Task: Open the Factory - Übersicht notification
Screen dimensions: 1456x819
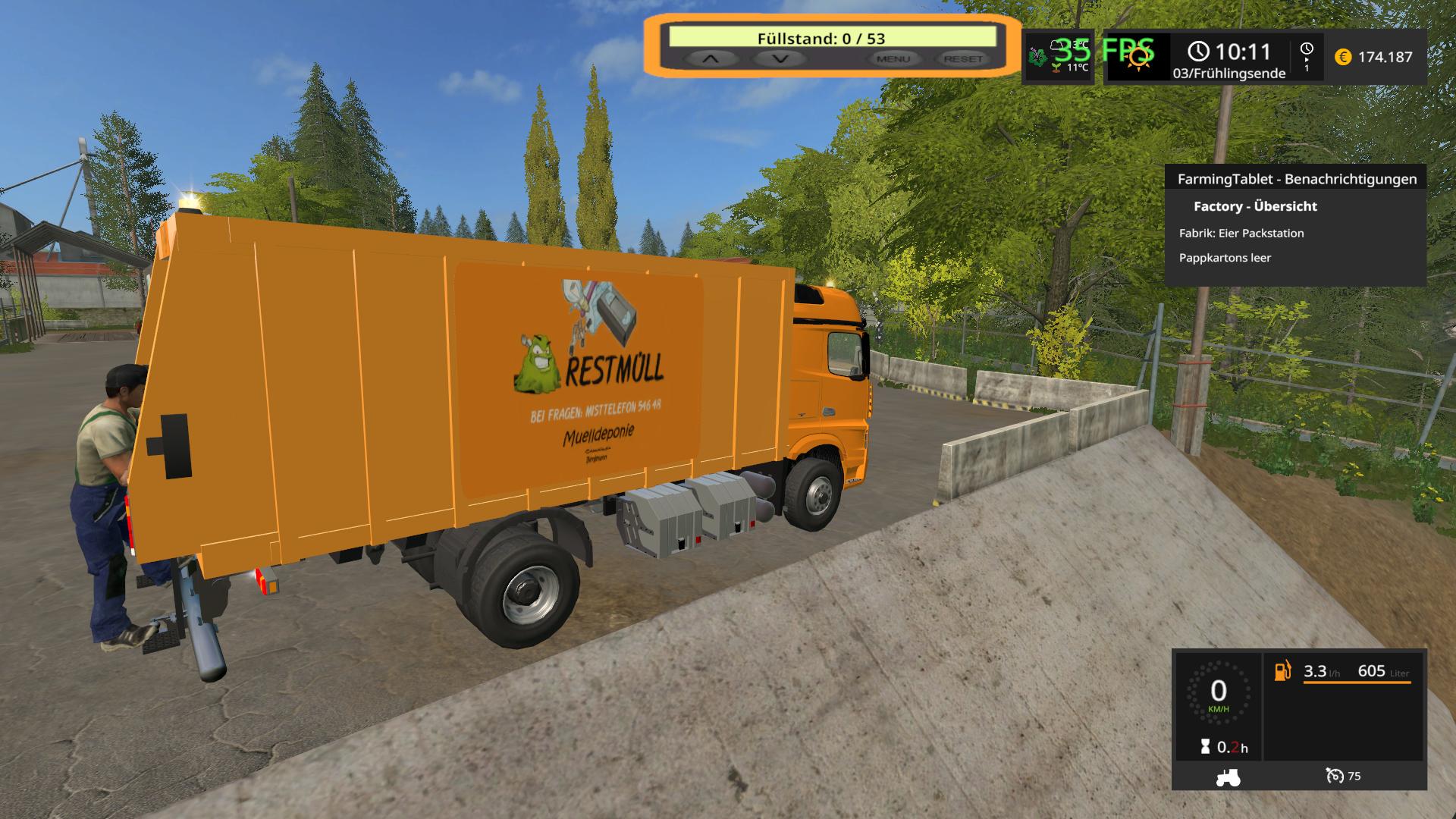Action: (1255, 206)
